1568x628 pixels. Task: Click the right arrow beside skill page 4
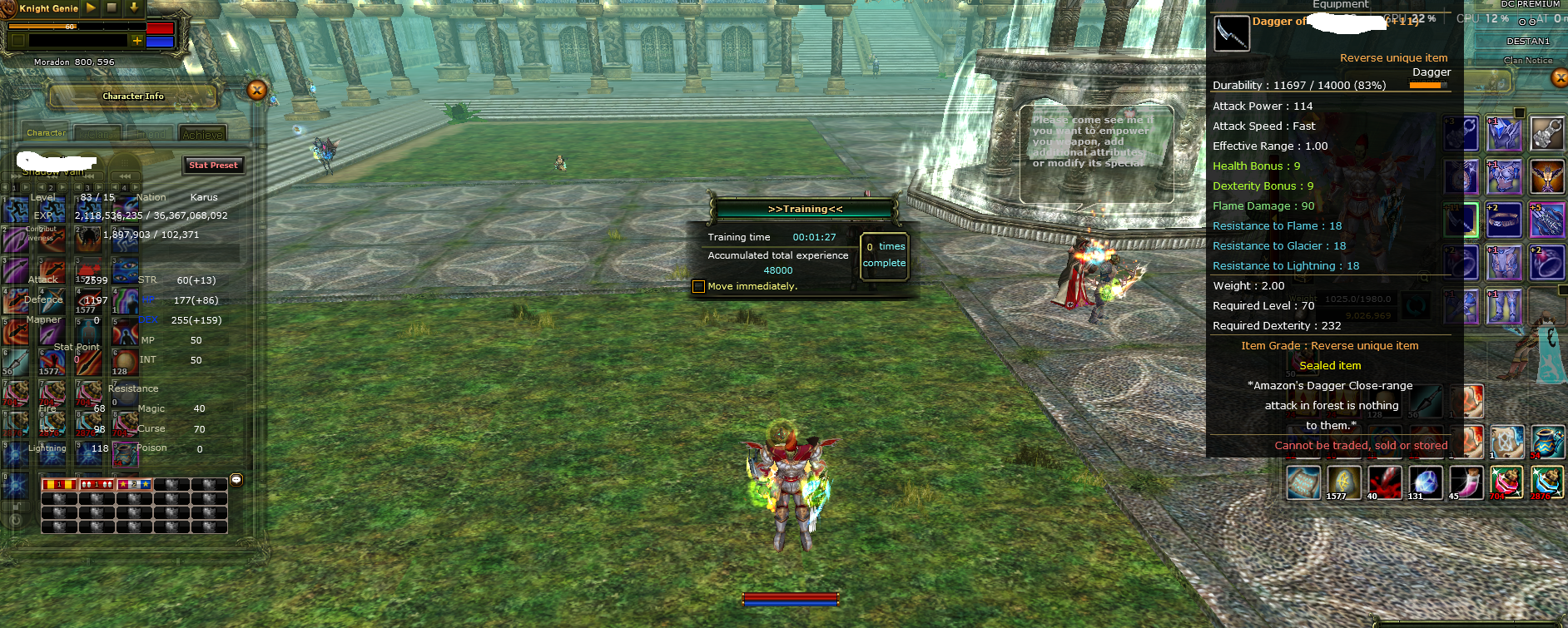tap(134, 186)
